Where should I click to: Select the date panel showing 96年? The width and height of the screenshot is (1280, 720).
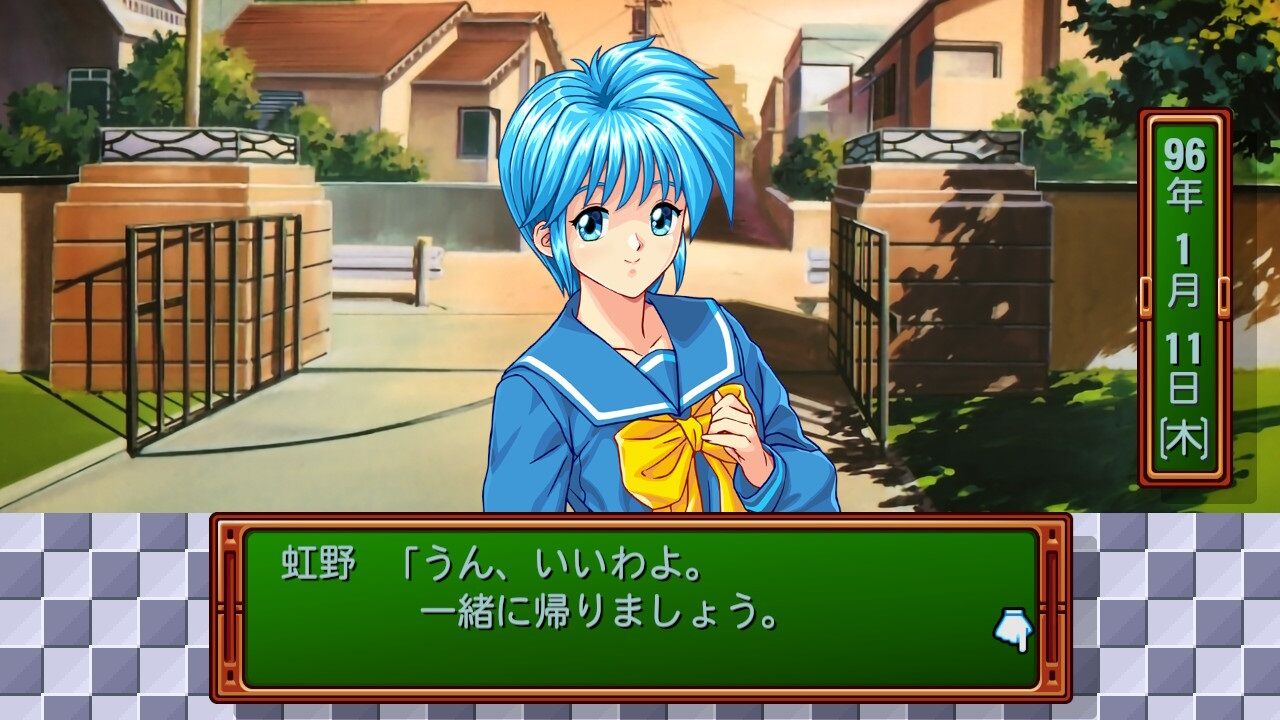[1182, 175]
